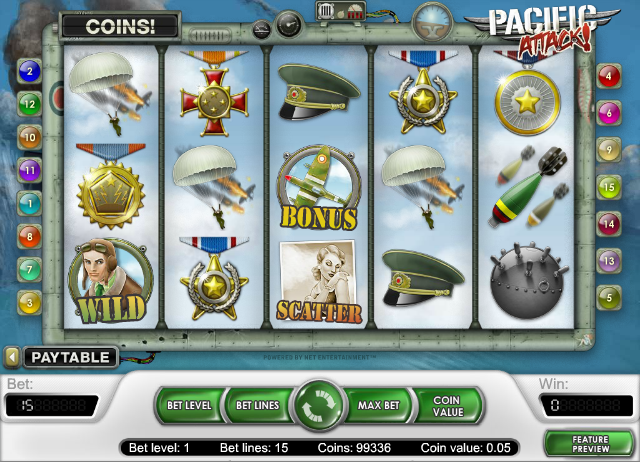Adjust the COIN VALUE
The height and width of the screenshot is (462, 640).
(446, 406)
